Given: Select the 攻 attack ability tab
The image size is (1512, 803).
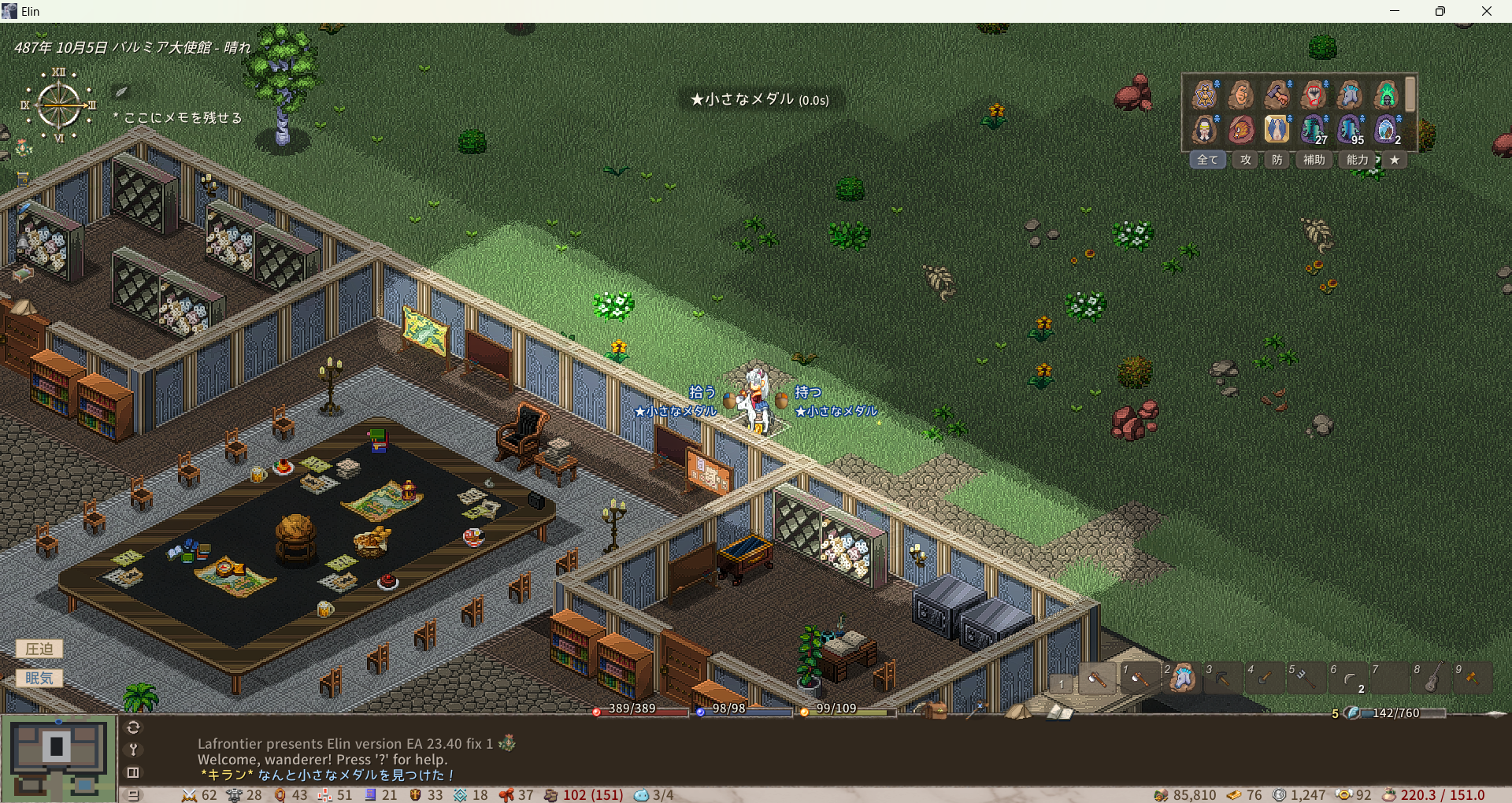Looking at the screenshot, I should coord(1245,160).
